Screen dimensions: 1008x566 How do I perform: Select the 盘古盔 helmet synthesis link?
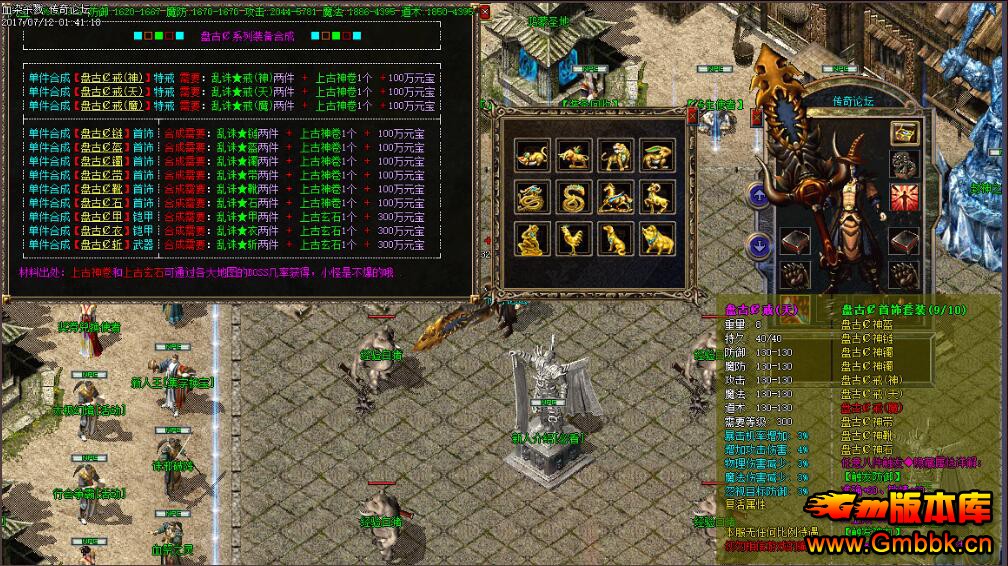(x=102, y=147)
